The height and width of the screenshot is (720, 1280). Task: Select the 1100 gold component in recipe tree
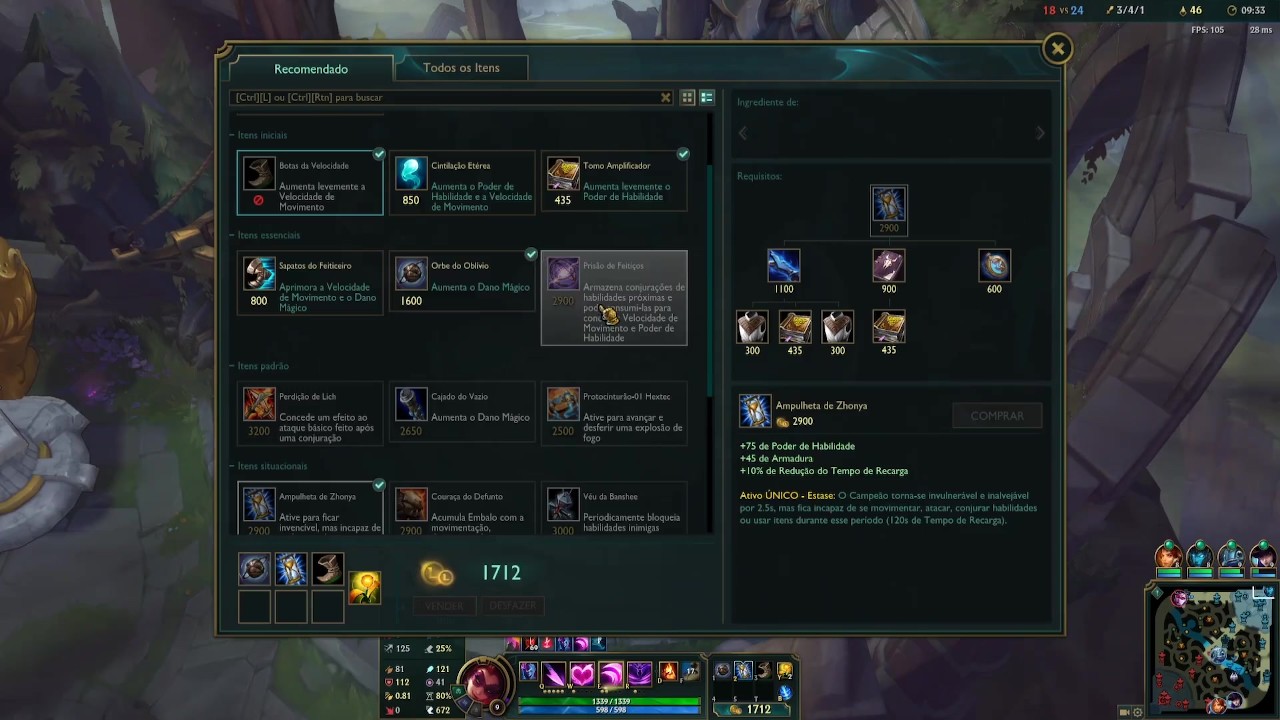click(x=783, y=266)
